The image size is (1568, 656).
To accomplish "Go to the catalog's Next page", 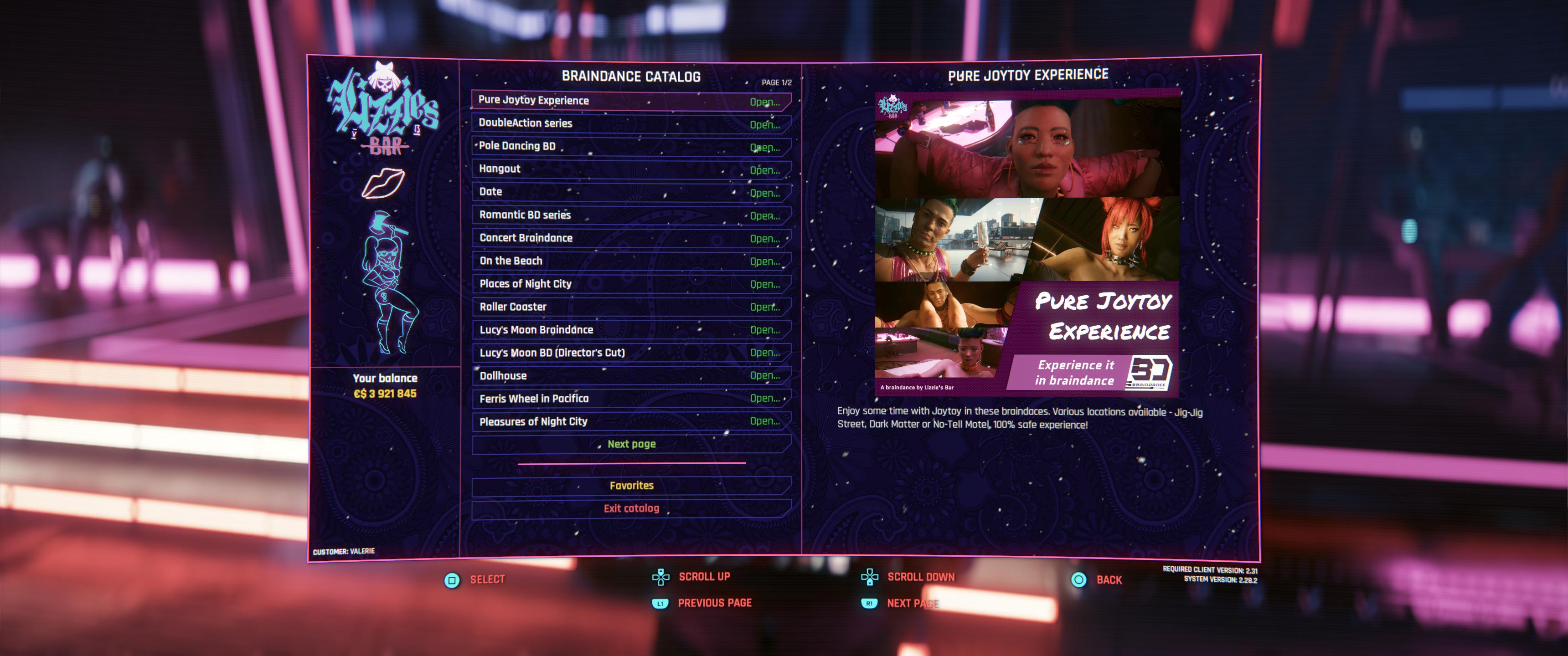I will point(631,444).
